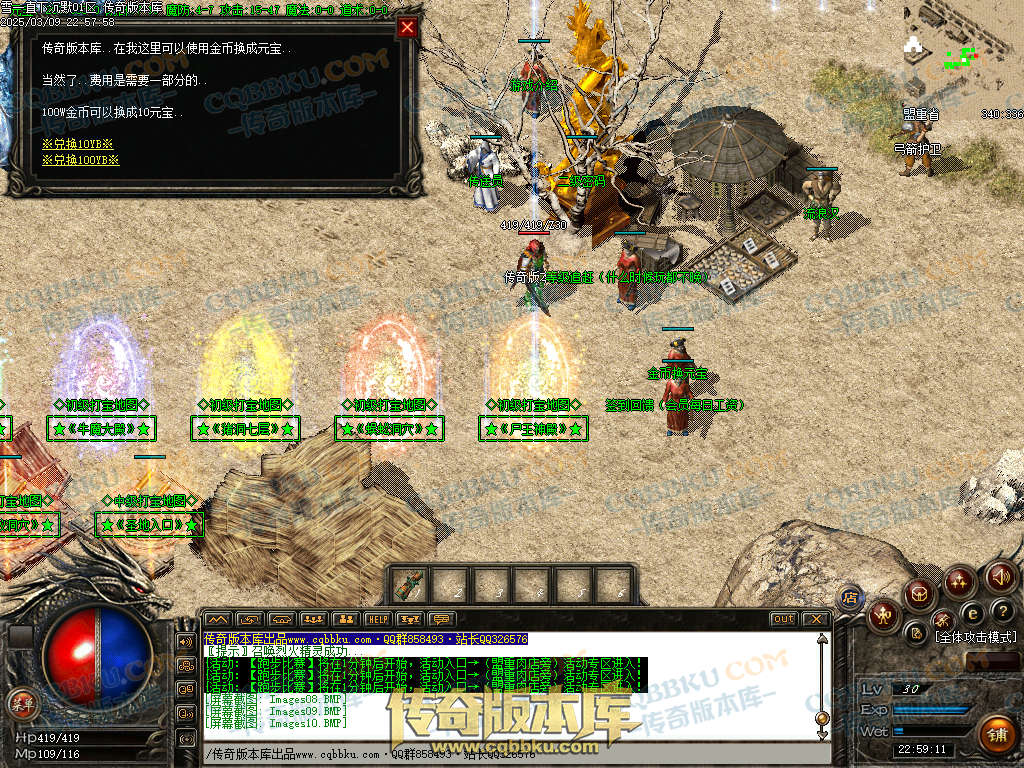Close the chat panel with X
The image size is (1024, 768).
[816, 619]
